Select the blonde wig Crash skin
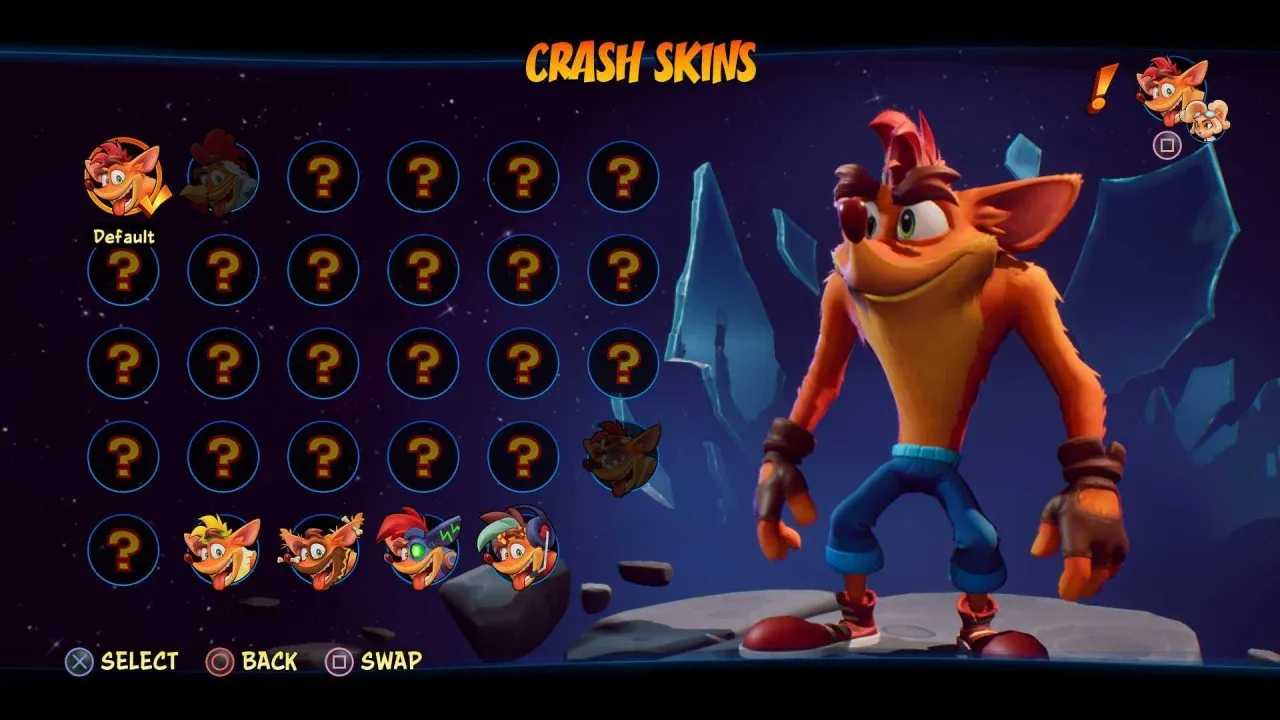This screenshot has height=720, width=1280. tap(222, 547)
